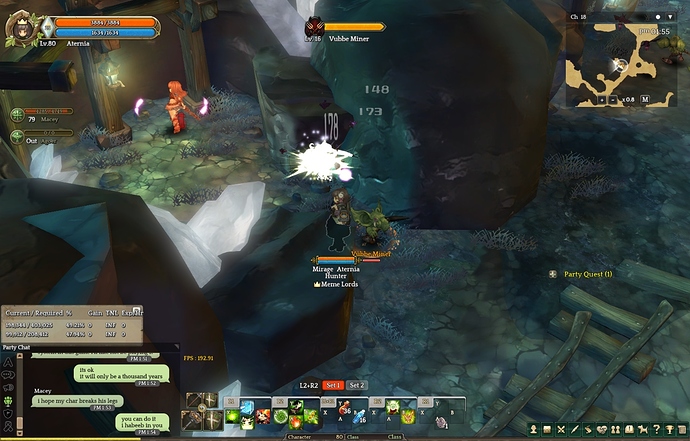Click the Aternia player portrait
Image resolution: width=690 pixels, height=441 pixels.
[19, 27]
